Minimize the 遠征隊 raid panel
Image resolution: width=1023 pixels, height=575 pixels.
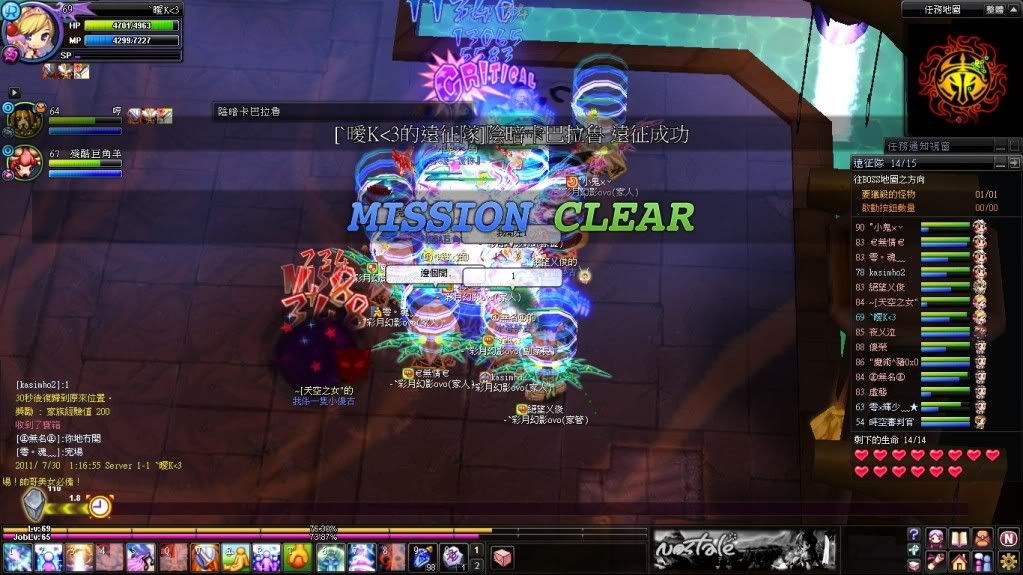point(1000,162)
